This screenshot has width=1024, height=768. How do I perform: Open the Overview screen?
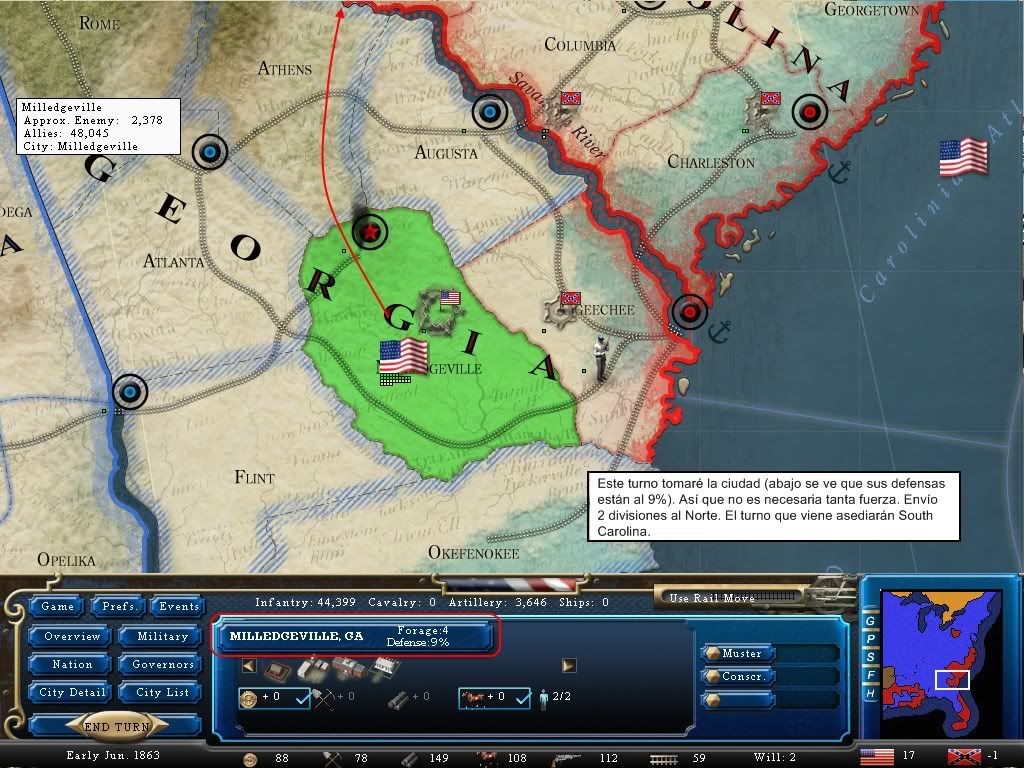(72, 636)
